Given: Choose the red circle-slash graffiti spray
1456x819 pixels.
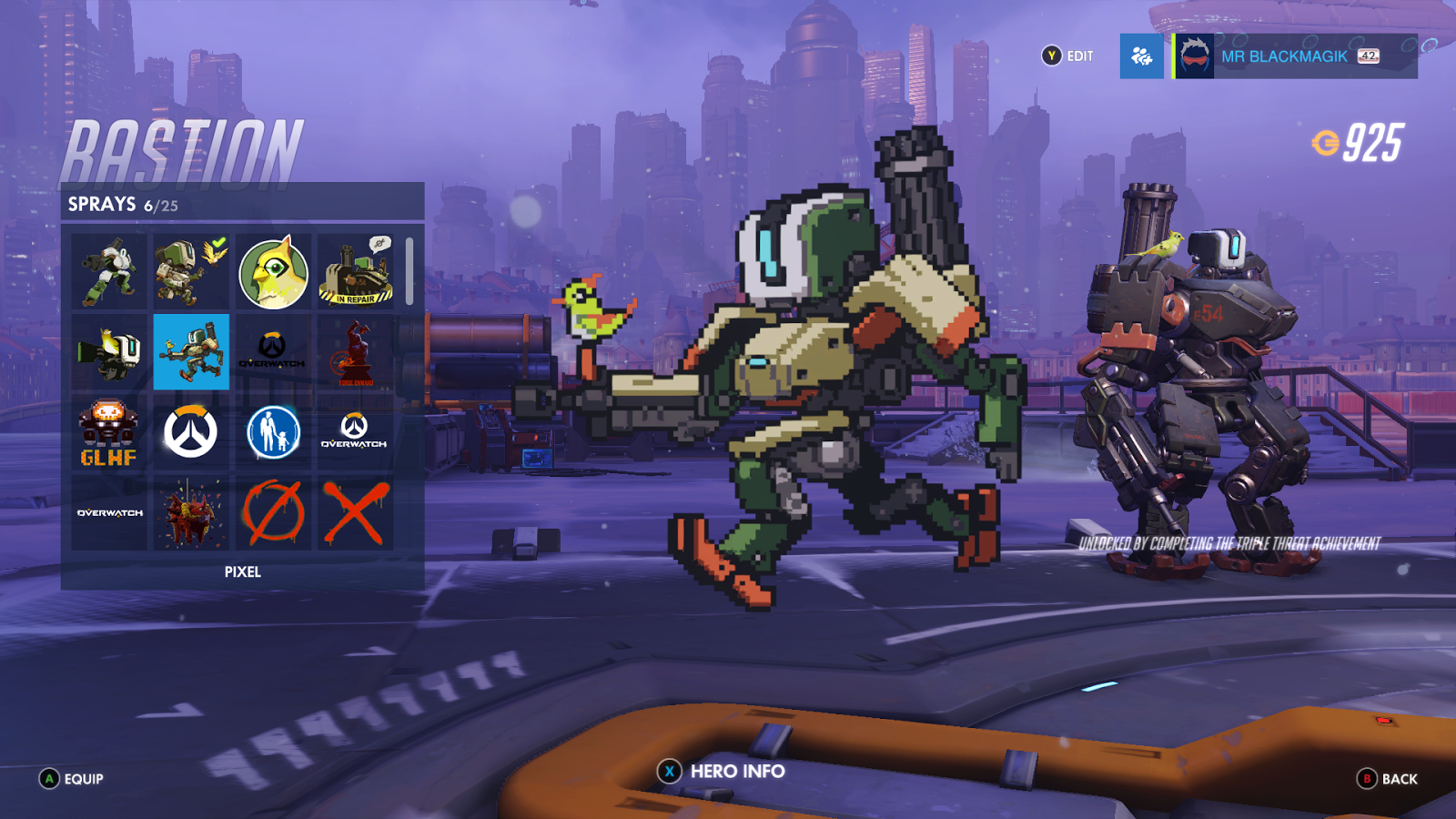Looking at the screenshot, I should coord(273,513).
